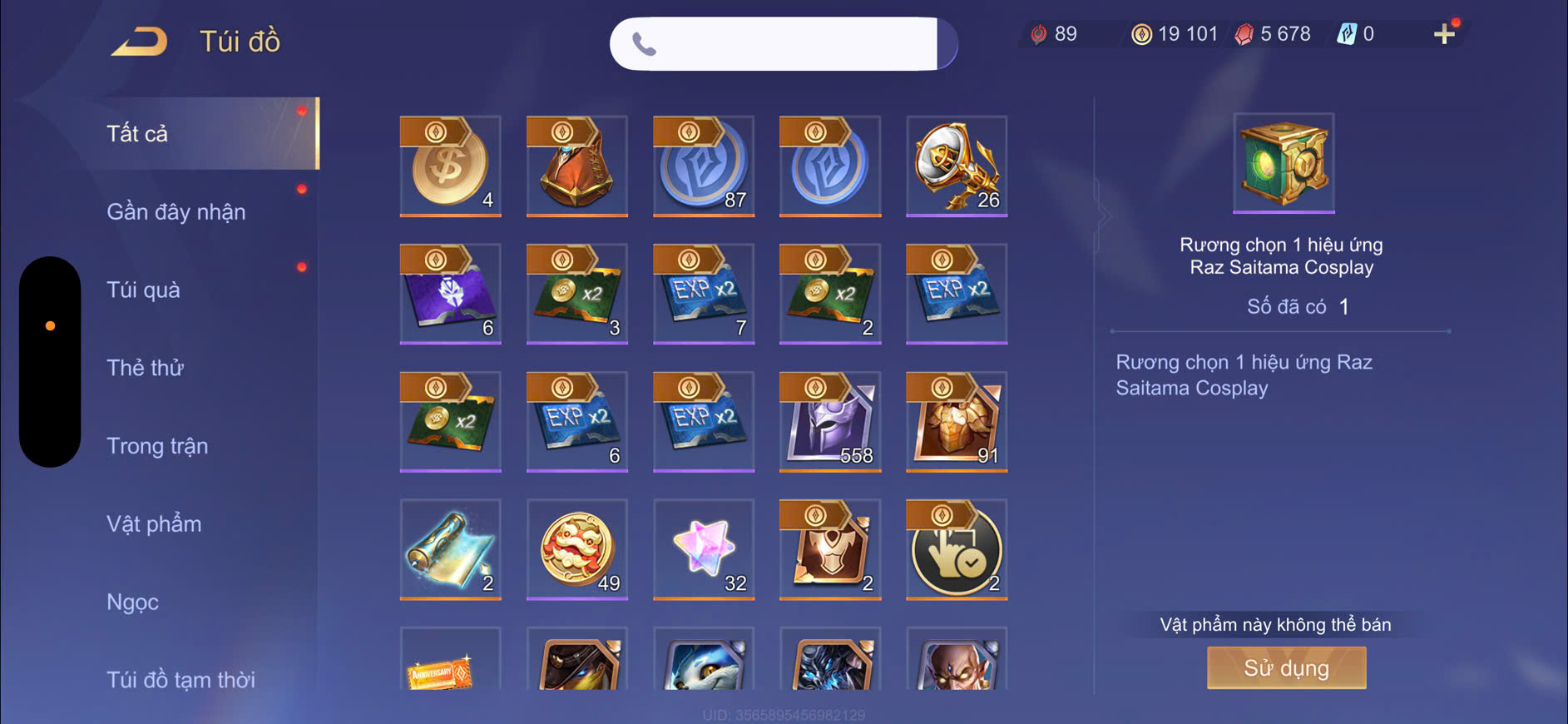Open the Vật phẩm category
1568x724 pixels.
coord(154,523)
